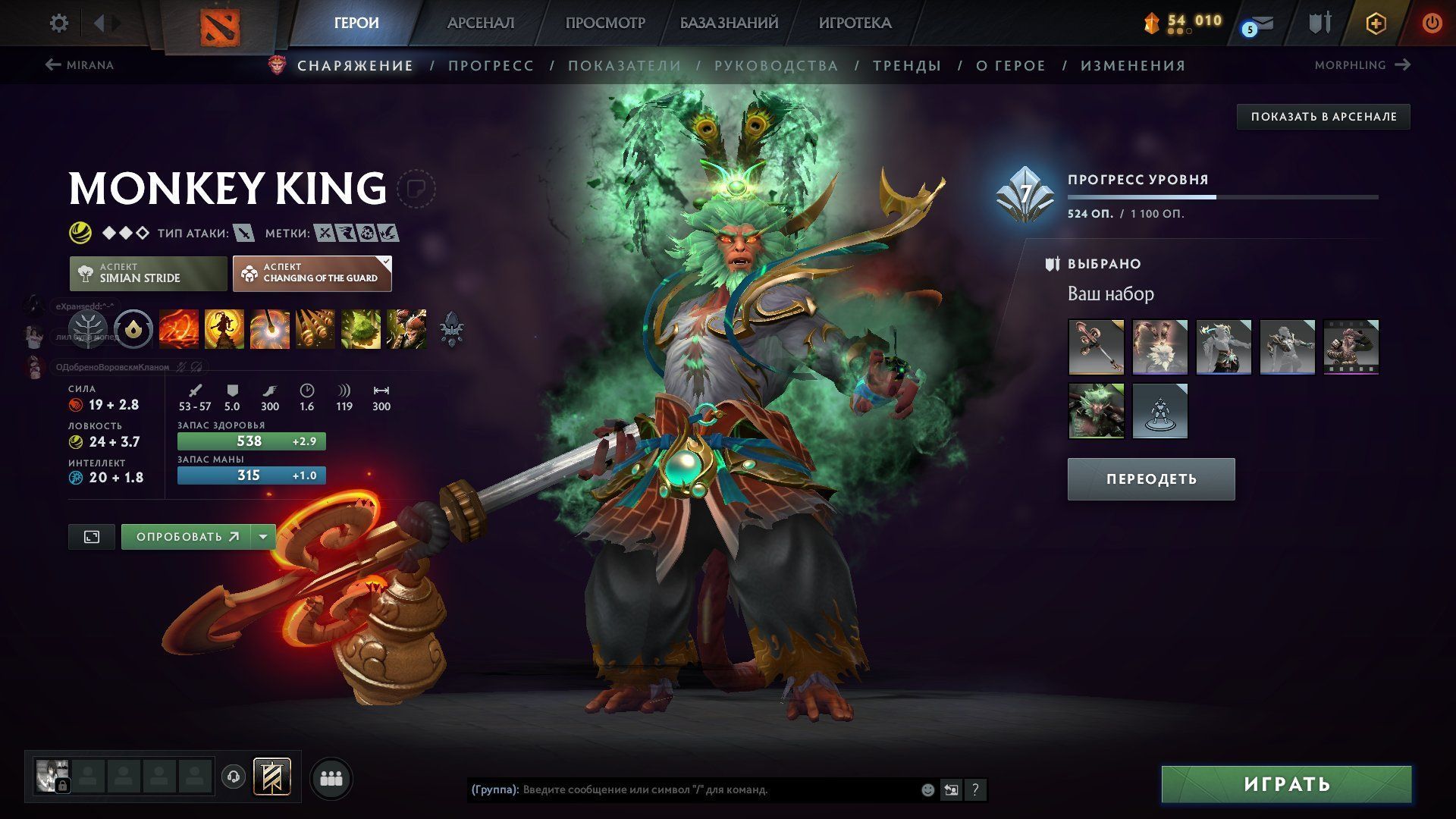Go back to previous hero Mirana
1456x819 pixels.
click(x=80, y=65)
